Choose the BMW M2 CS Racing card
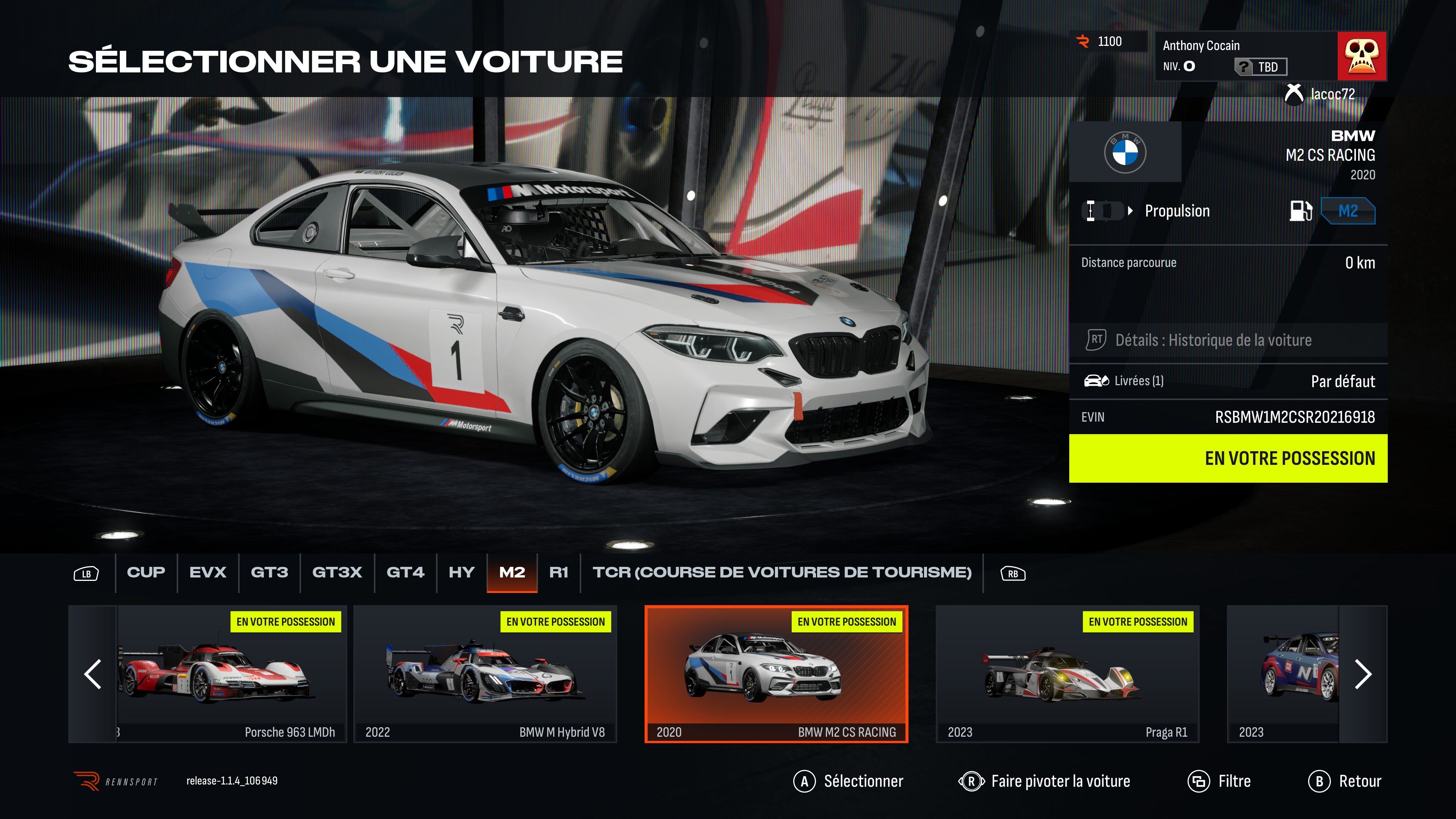 click(776, 674)
